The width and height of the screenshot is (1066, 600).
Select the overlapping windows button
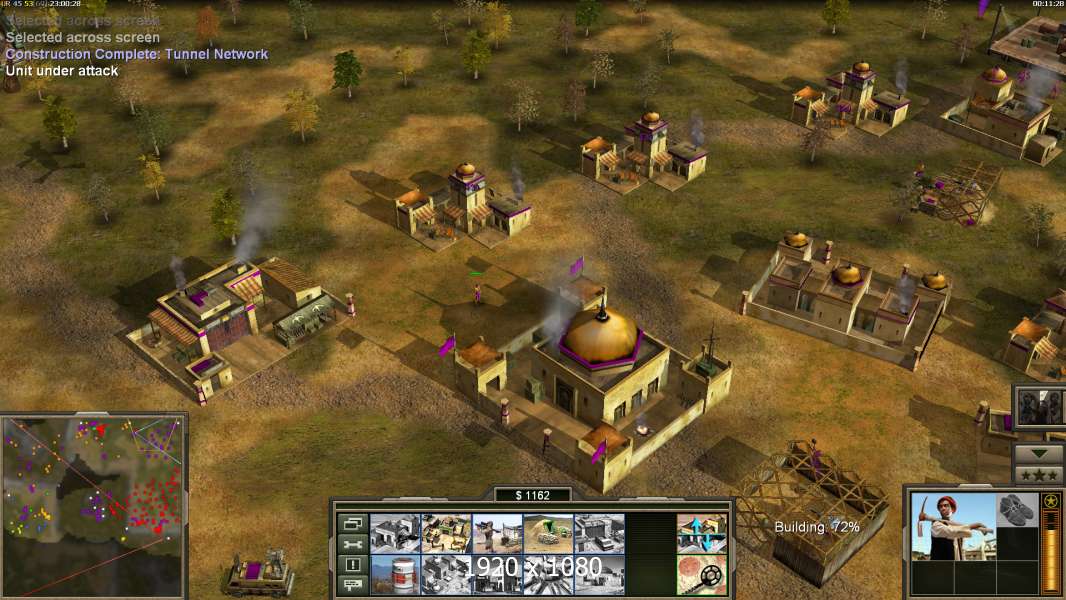click(x=352, y=523)
